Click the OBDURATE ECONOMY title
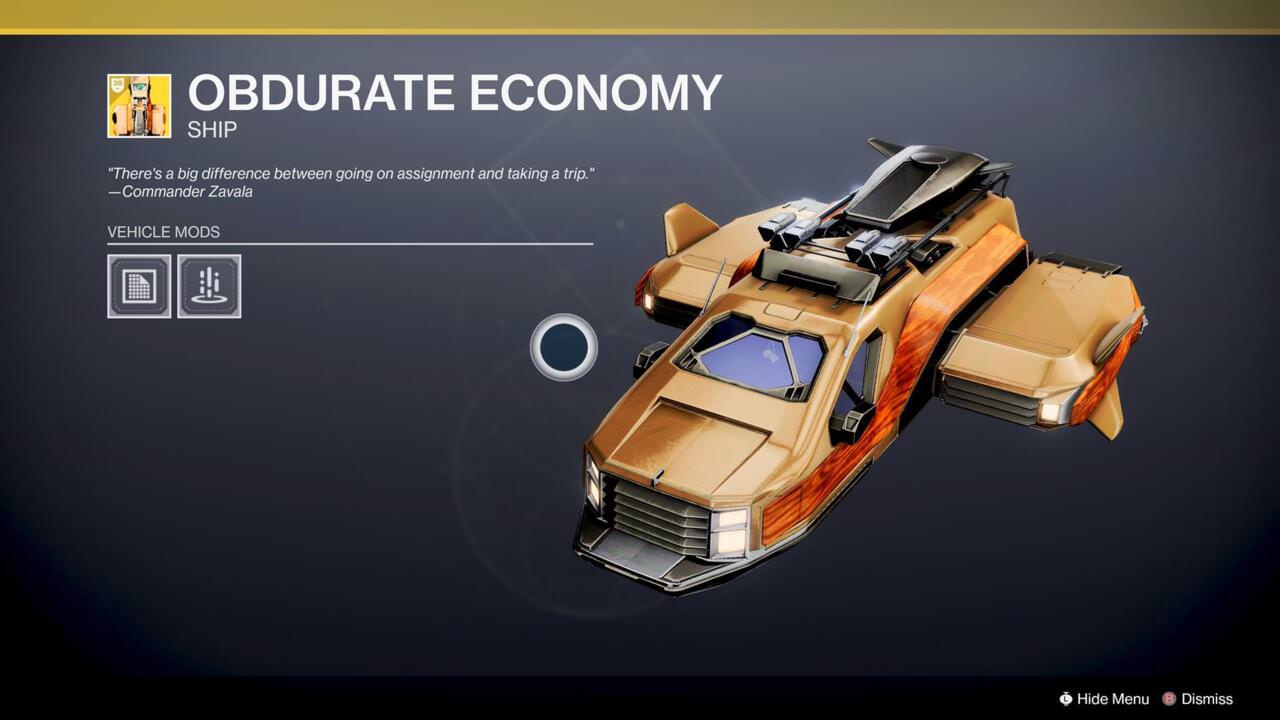1280x720 pixels. (455, 93)
